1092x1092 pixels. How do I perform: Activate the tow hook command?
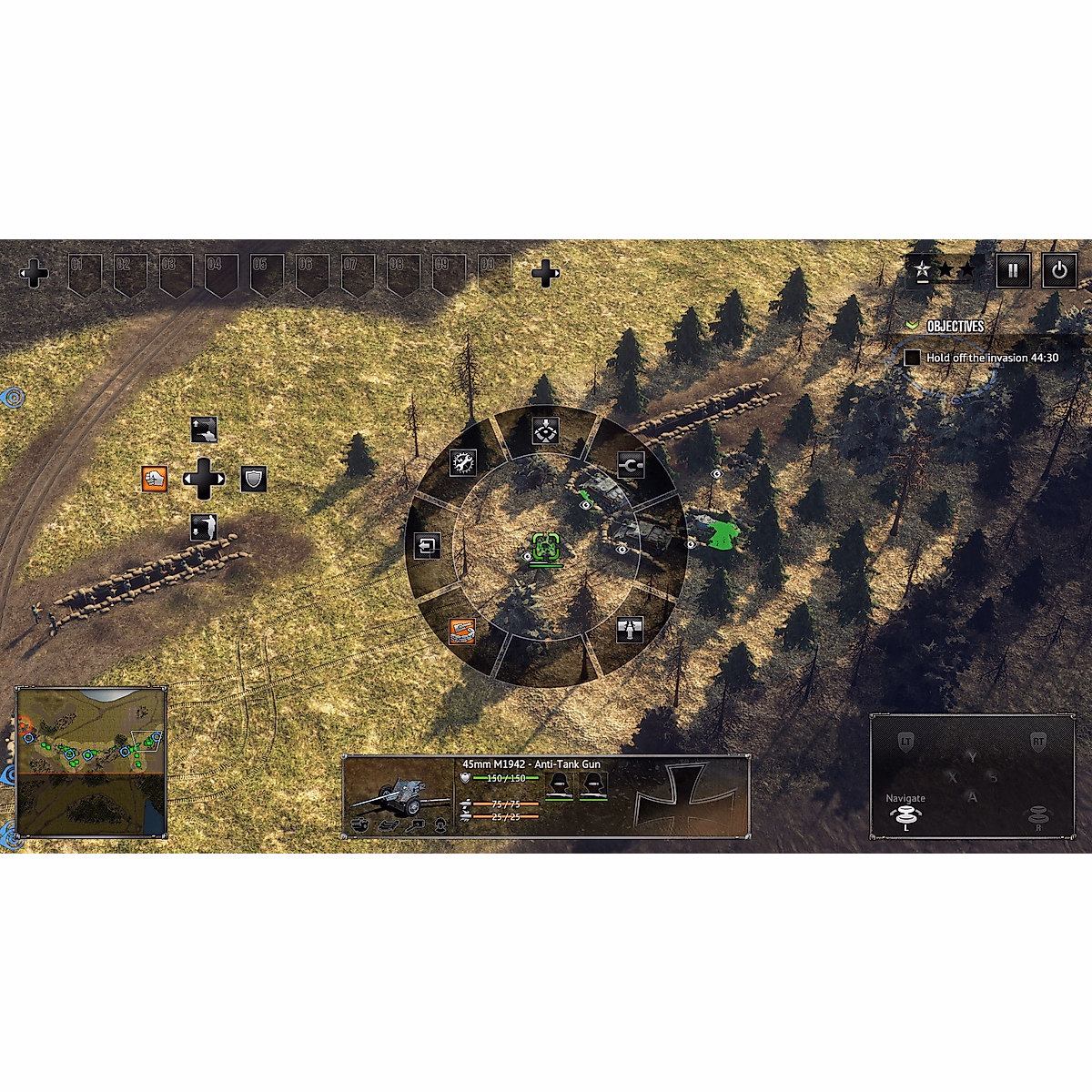click(631, 465)
